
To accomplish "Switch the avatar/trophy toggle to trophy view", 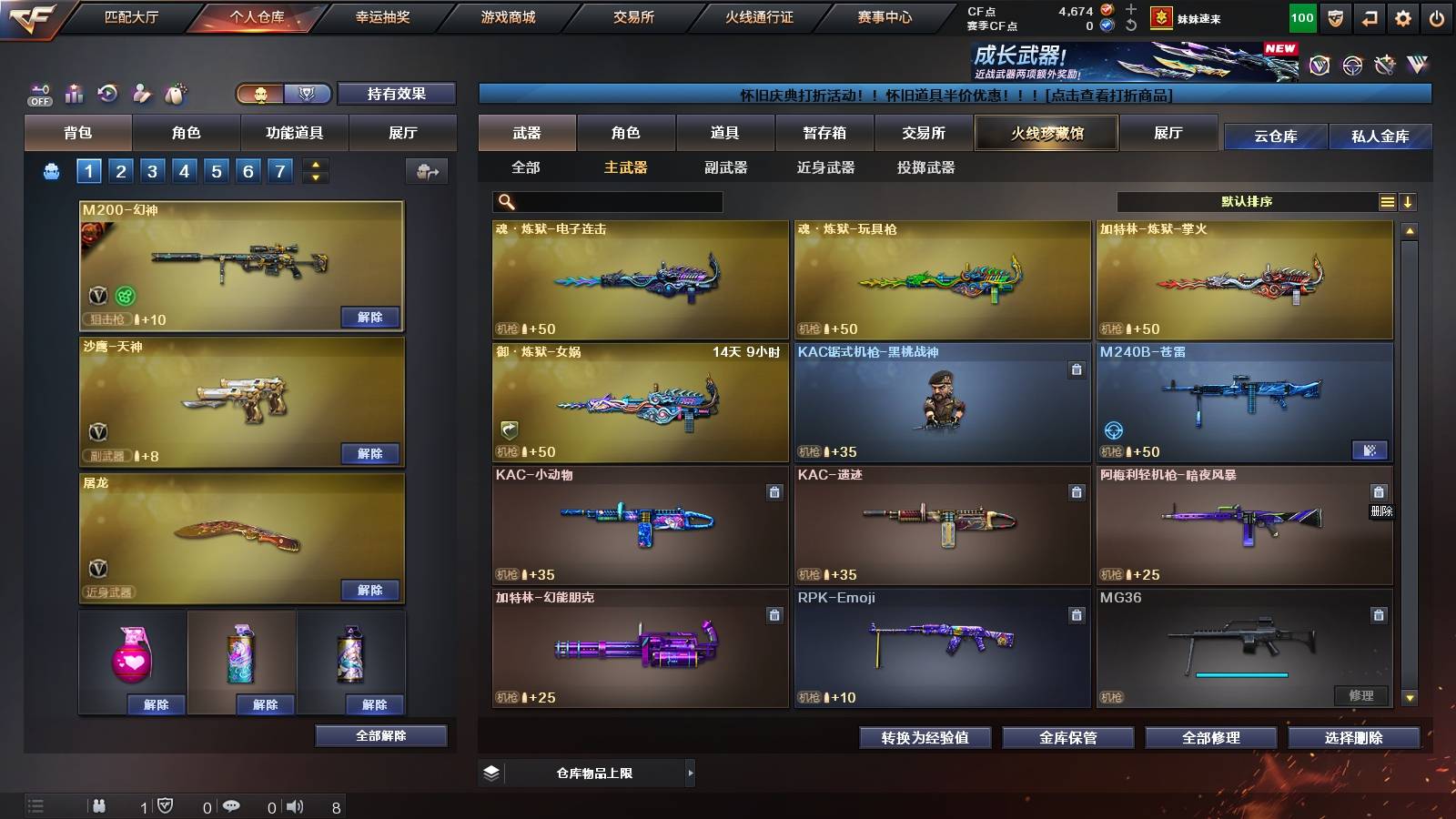I will tap(307, 95).
